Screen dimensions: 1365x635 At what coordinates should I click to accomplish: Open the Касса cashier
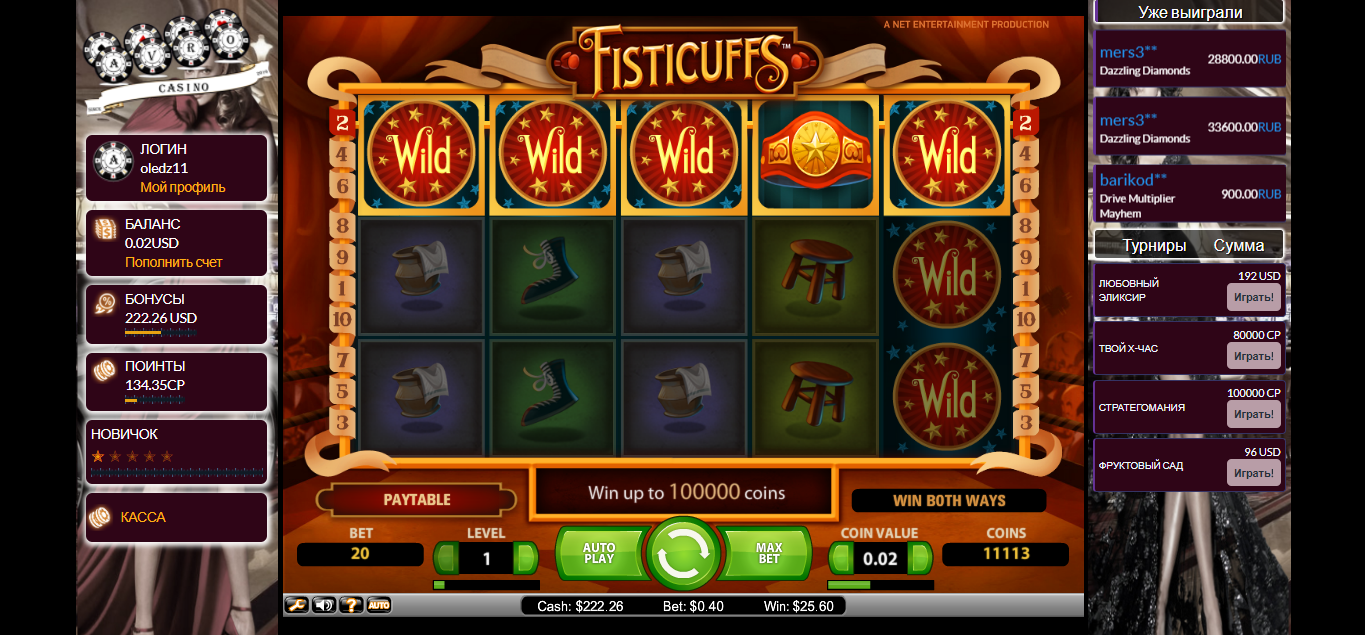coord(143,517)
